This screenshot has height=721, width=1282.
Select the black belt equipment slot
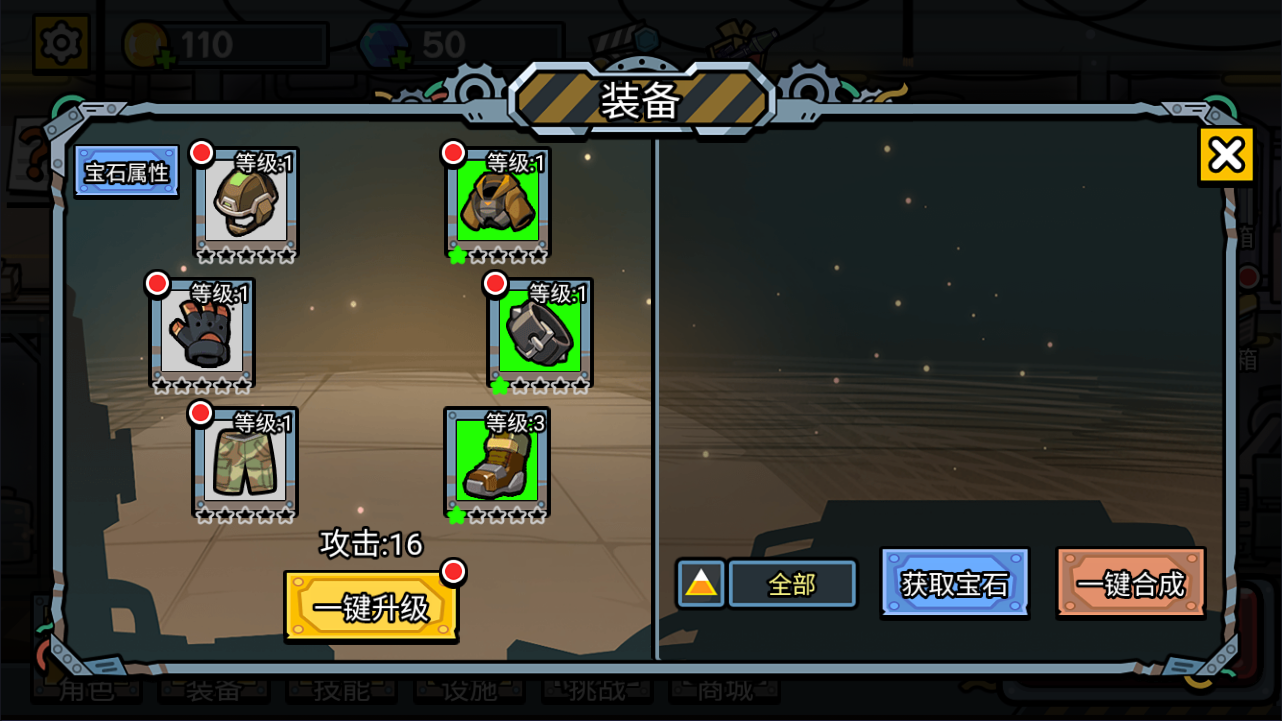(x=540, y=332)
